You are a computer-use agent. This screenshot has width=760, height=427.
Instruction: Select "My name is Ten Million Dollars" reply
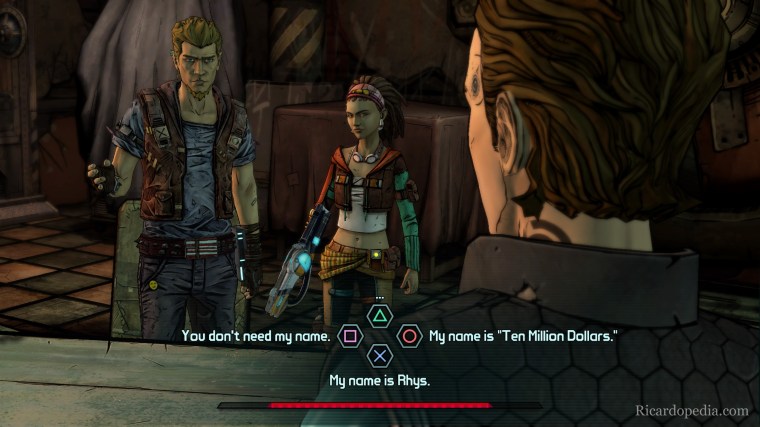click(522, 336)
